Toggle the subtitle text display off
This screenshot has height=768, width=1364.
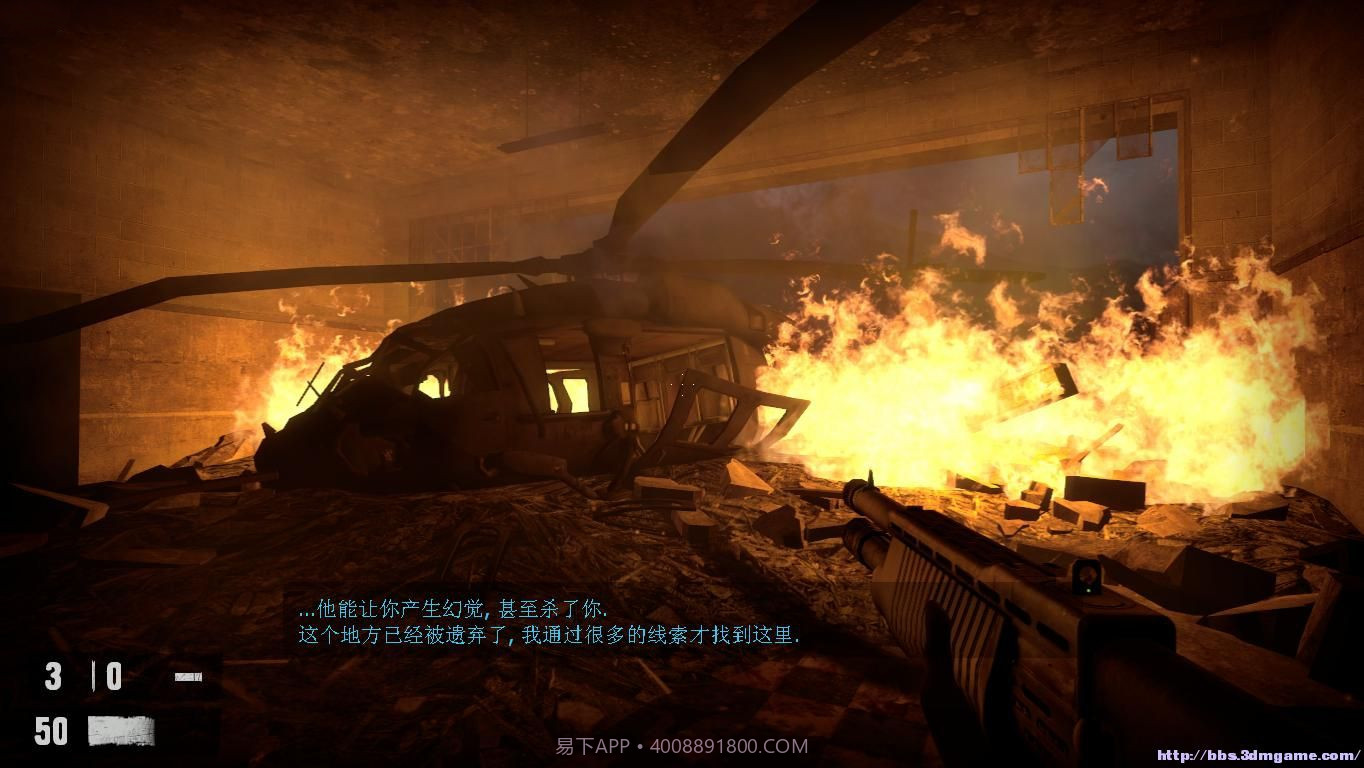[550, 620]
